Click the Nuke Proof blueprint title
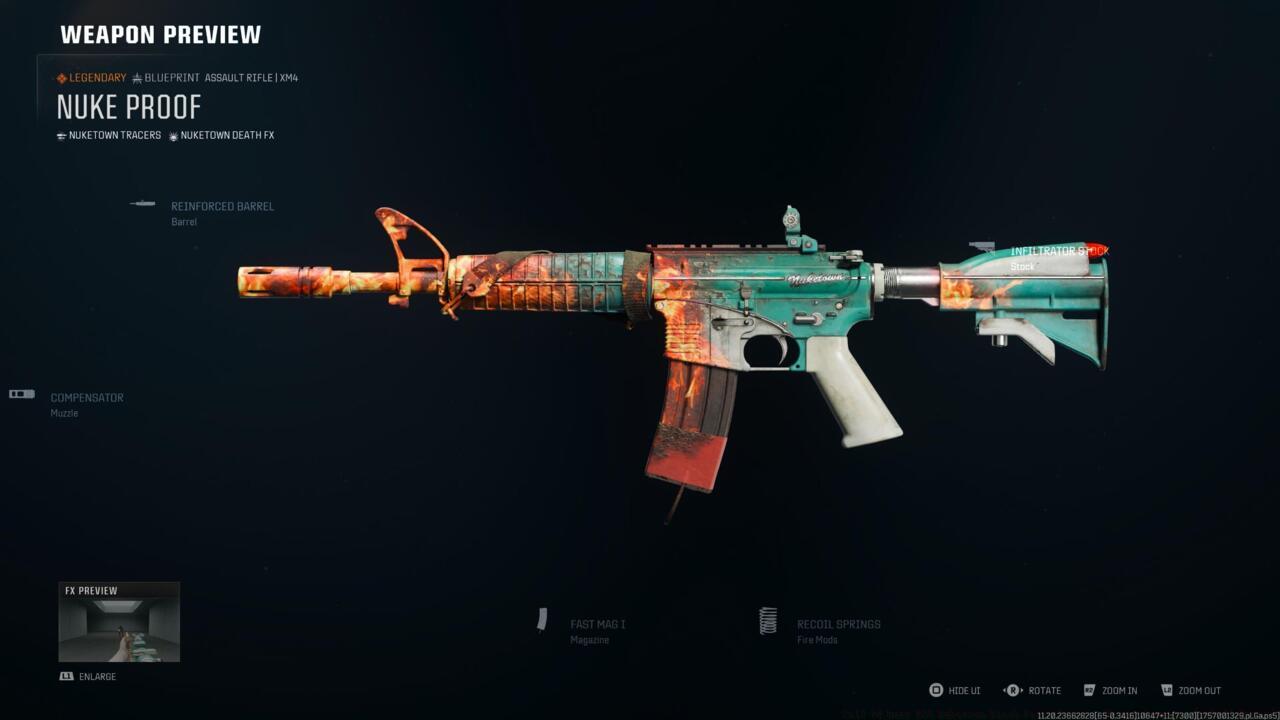The height and width of the screenshot is (720, 1280). 130,106
